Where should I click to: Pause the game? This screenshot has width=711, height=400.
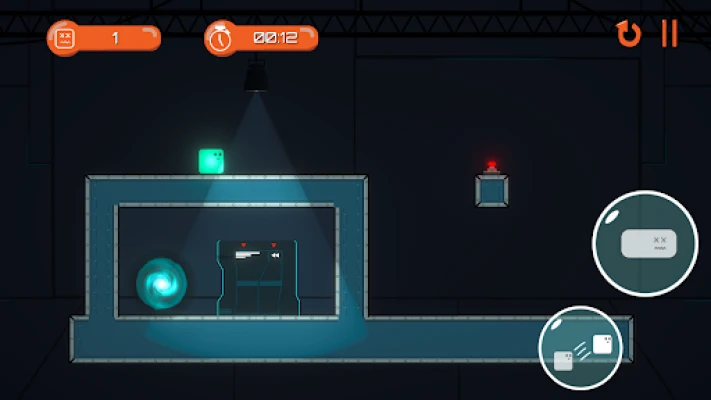(x=669, y=34)
